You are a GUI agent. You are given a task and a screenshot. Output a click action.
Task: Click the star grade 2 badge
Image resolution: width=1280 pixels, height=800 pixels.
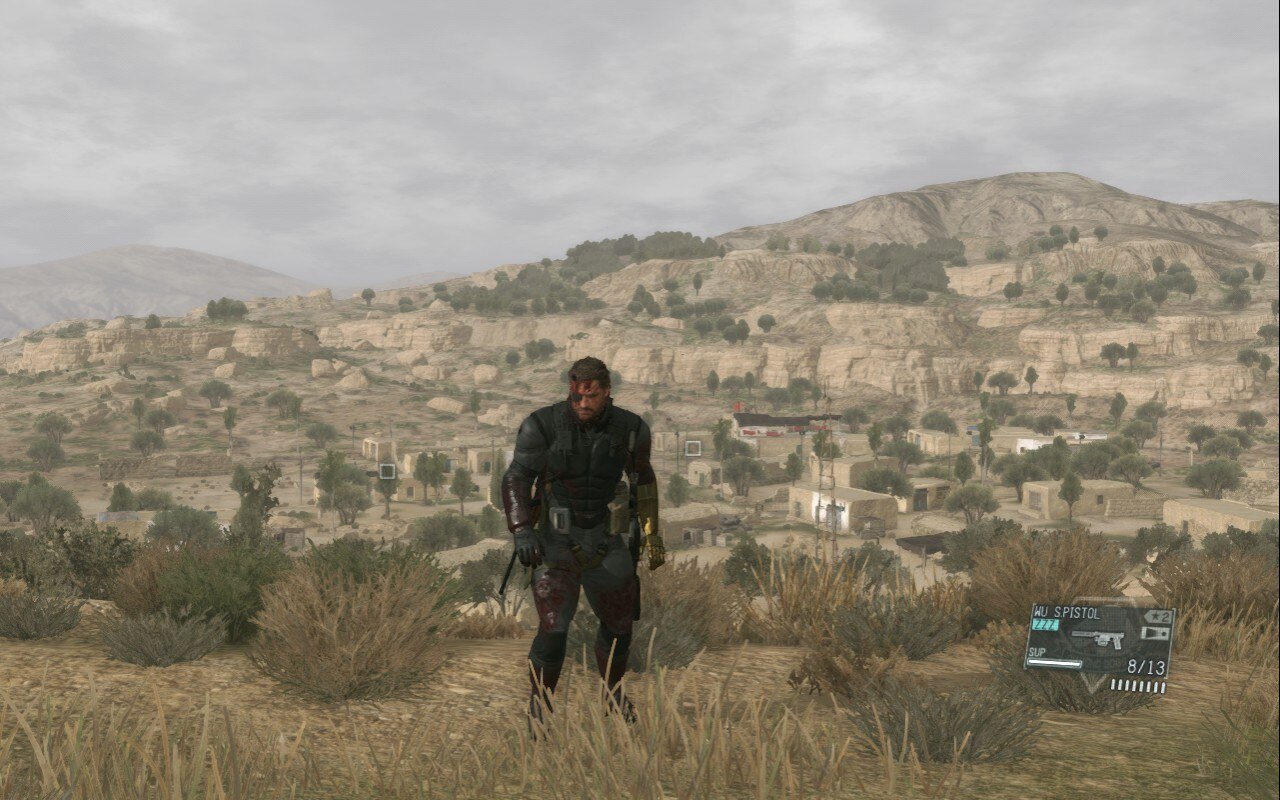[x=1158, y=616]
